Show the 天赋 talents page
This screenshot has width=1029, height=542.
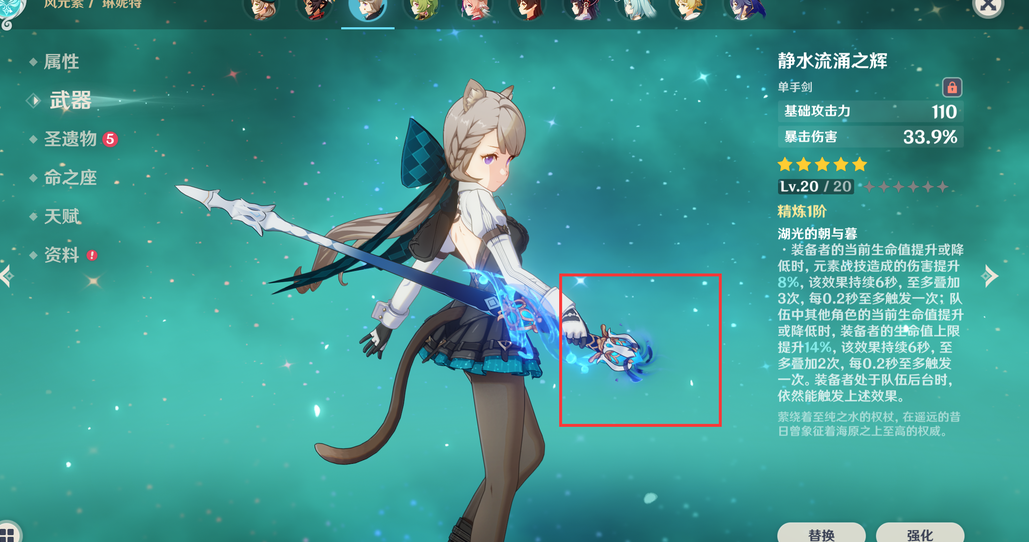click(x=61, y=217)
